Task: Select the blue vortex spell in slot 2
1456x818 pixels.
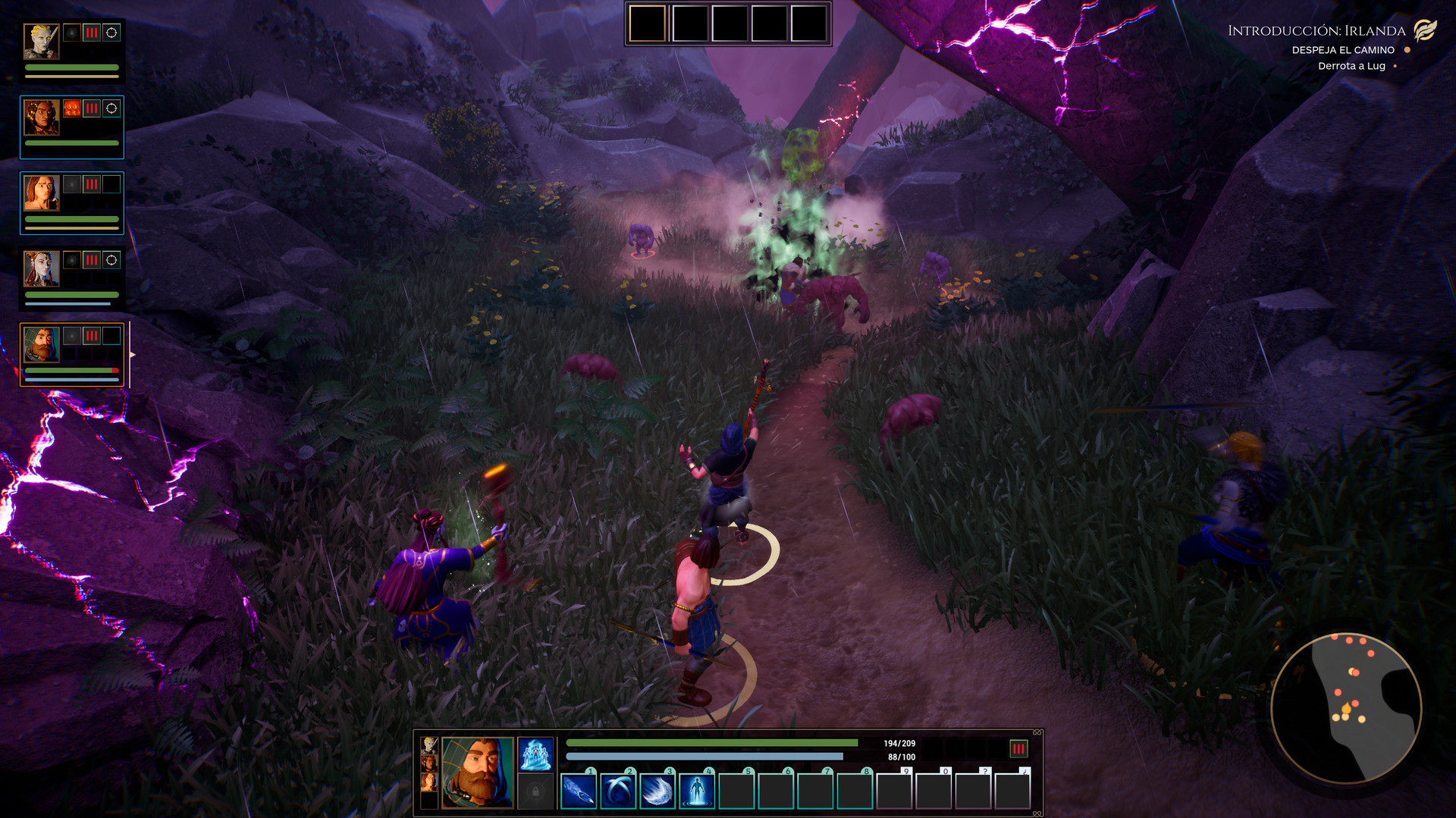Action: (617, 791)
